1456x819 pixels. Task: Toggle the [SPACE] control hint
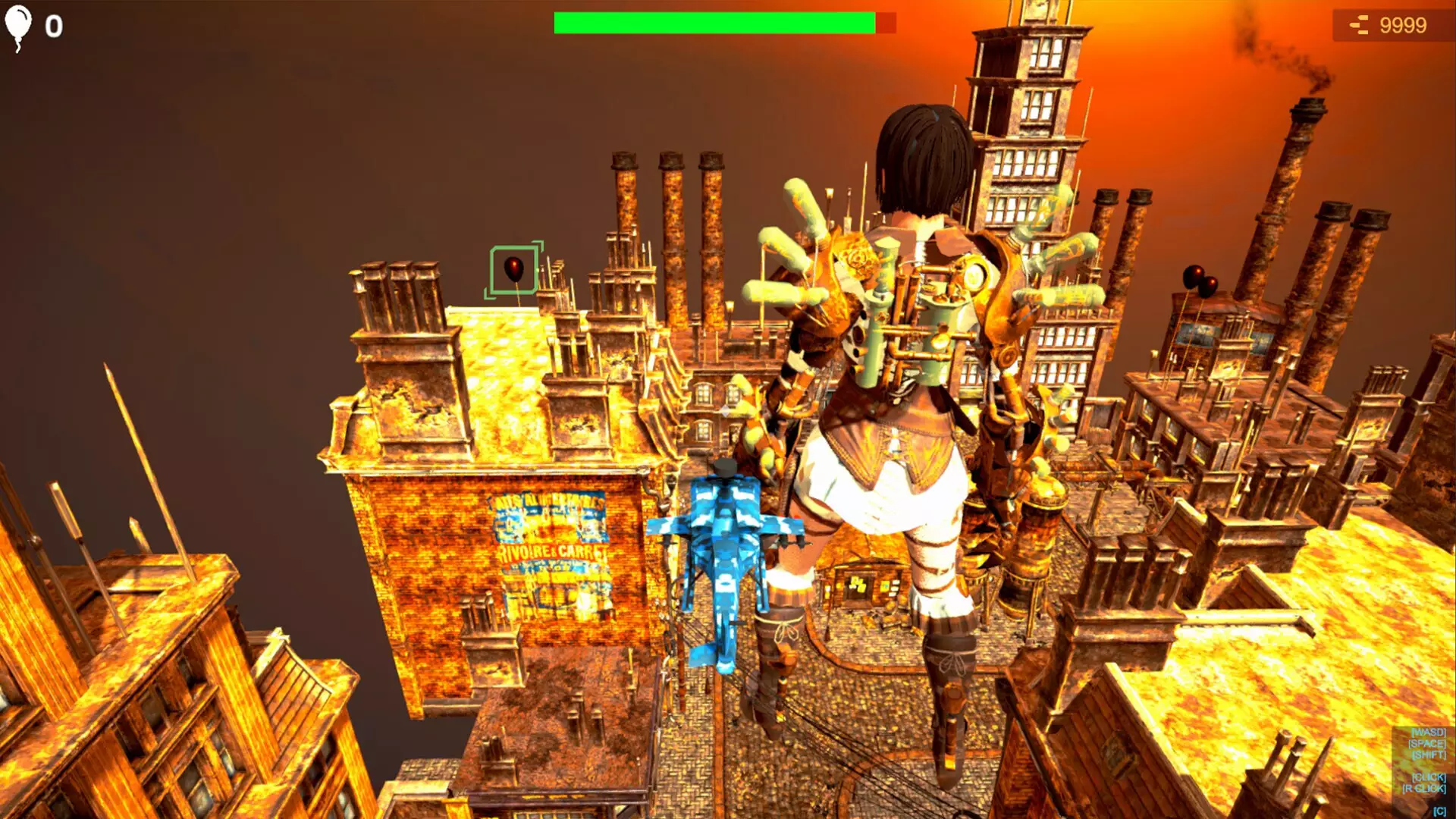coord(1427,744)
